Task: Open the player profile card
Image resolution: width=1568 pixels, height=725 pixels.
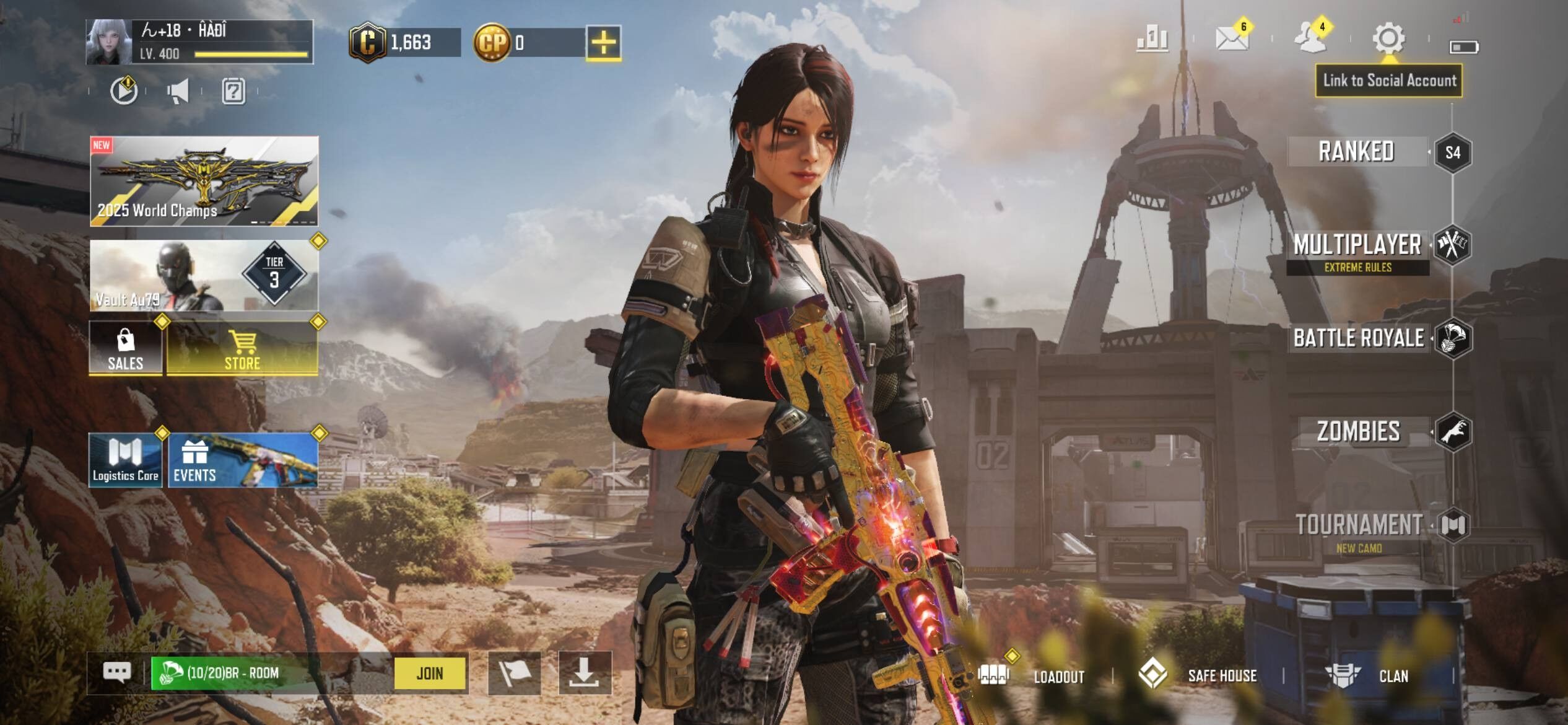Action: pyautogui.click(x=199, y=42)
